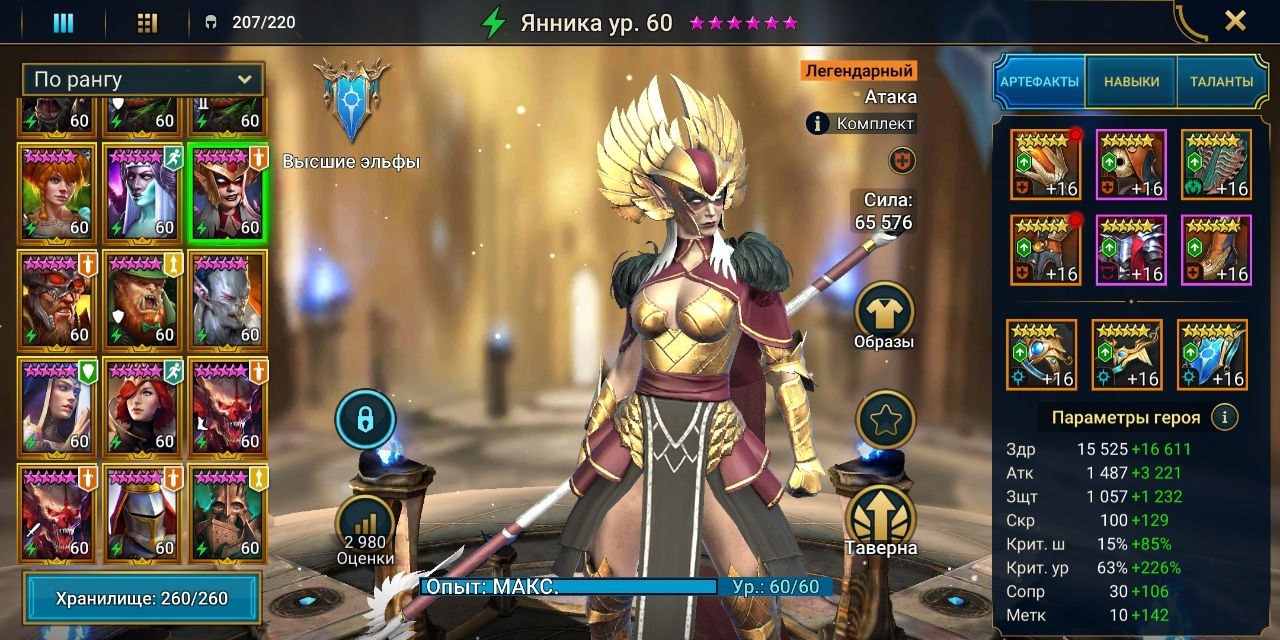Select the red-haired woman hero portrait

[x=143, y=405]
